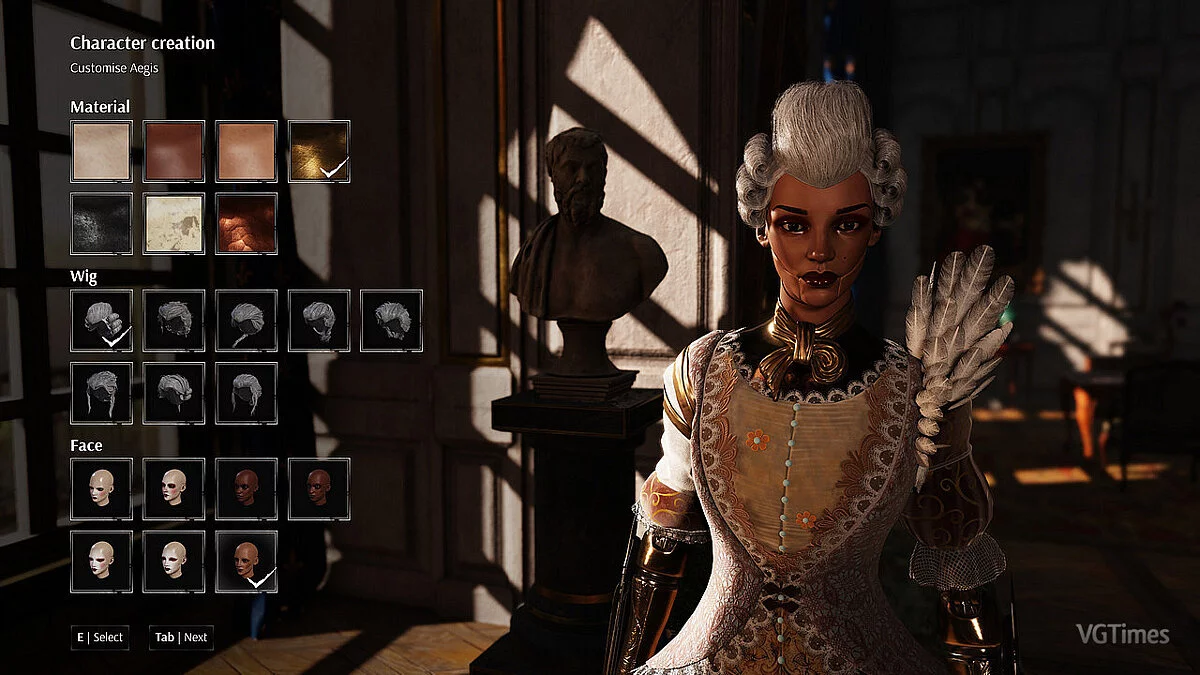Pick the peach tan material swatch

[x=246, y=152]
